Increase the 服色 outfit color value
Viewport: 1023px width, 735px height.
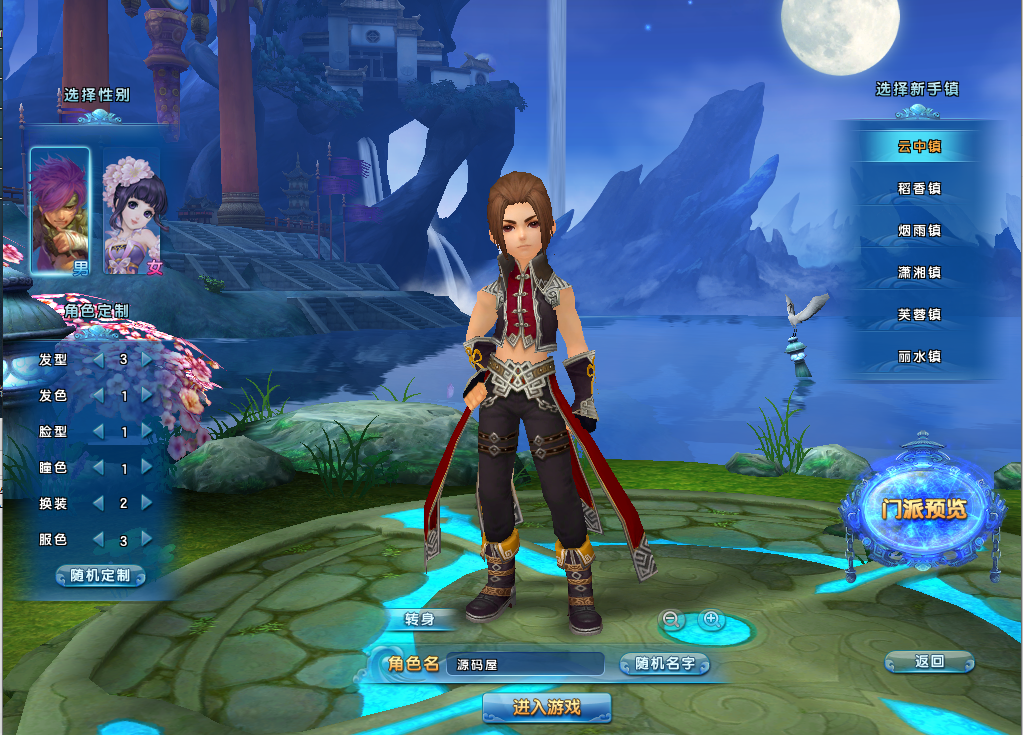[148, 539]
